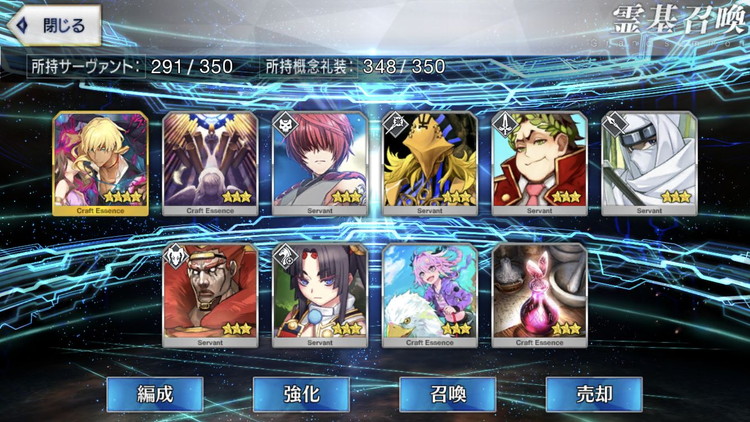Image resolution: width=750 pixels, height=422 pixels.
Task: Open the 売却 sell screen
Action: coord(594,394)
